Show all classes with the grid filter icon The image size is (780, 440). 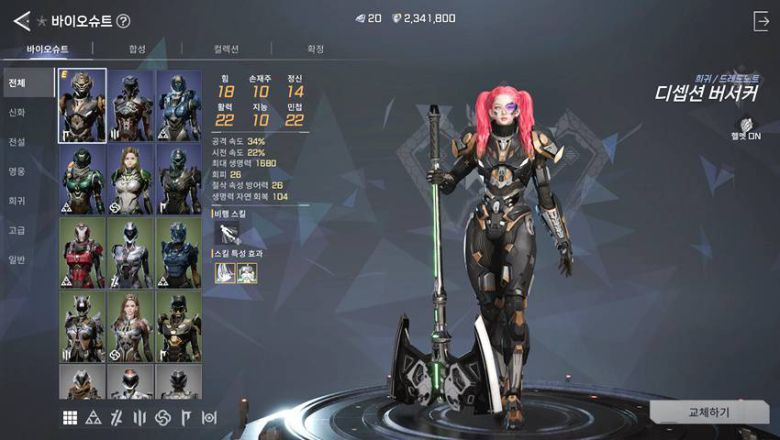click(70, 417)
